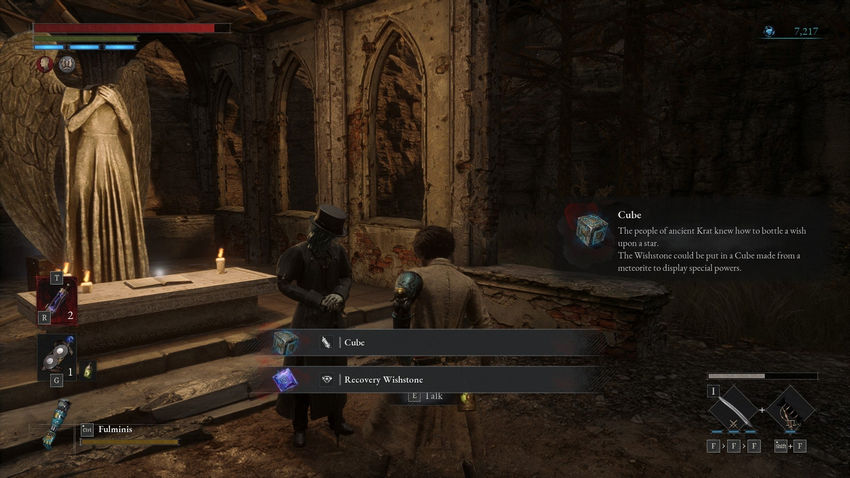
Task: Select the handle Fable Art diamond
Action: (x=792, y=411)
